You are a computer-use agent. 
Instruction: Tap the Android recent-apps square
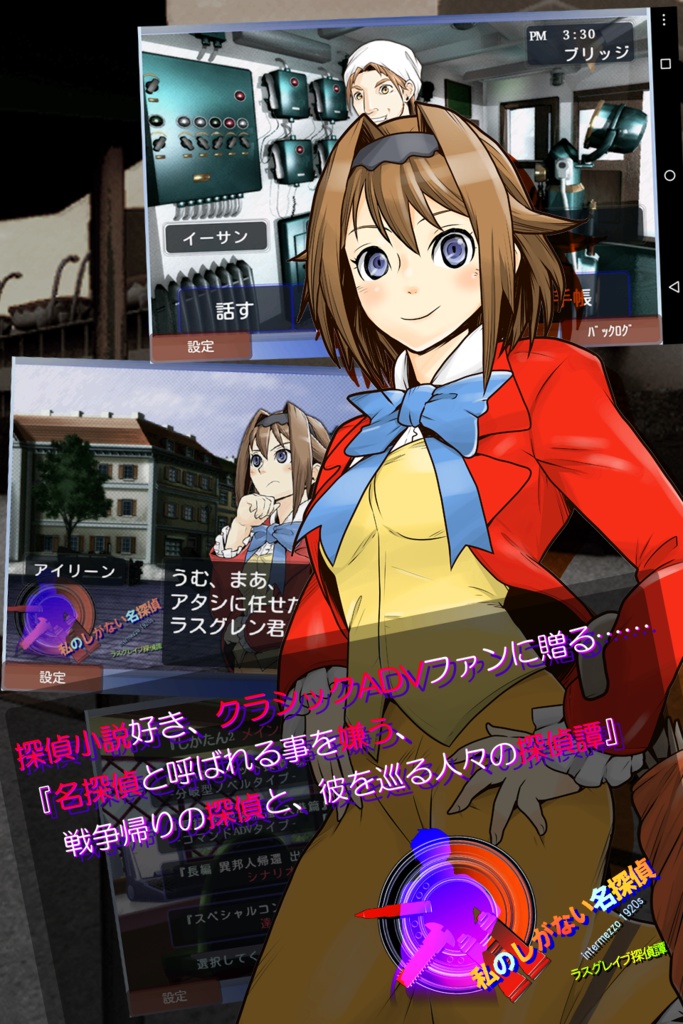(668, 62)
